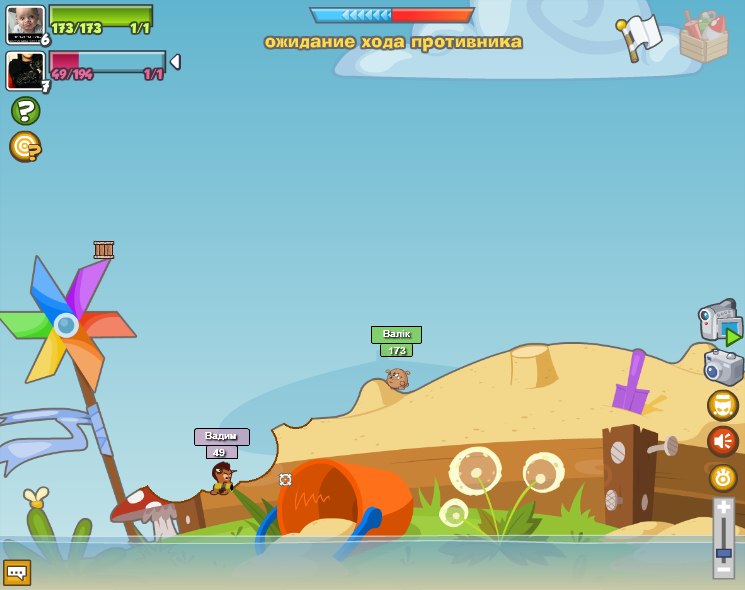Click the orange face icon button
This screenshot has height=590, width=745.
pyautogui.click(x=722, y=405)
